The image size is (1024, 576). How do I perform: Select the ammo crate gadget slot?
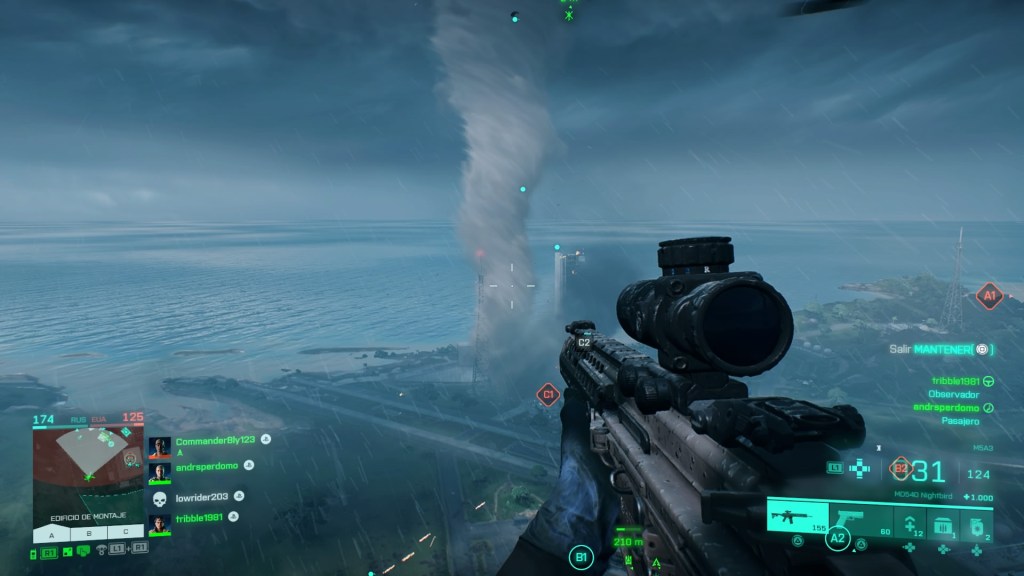pos(941,522)
